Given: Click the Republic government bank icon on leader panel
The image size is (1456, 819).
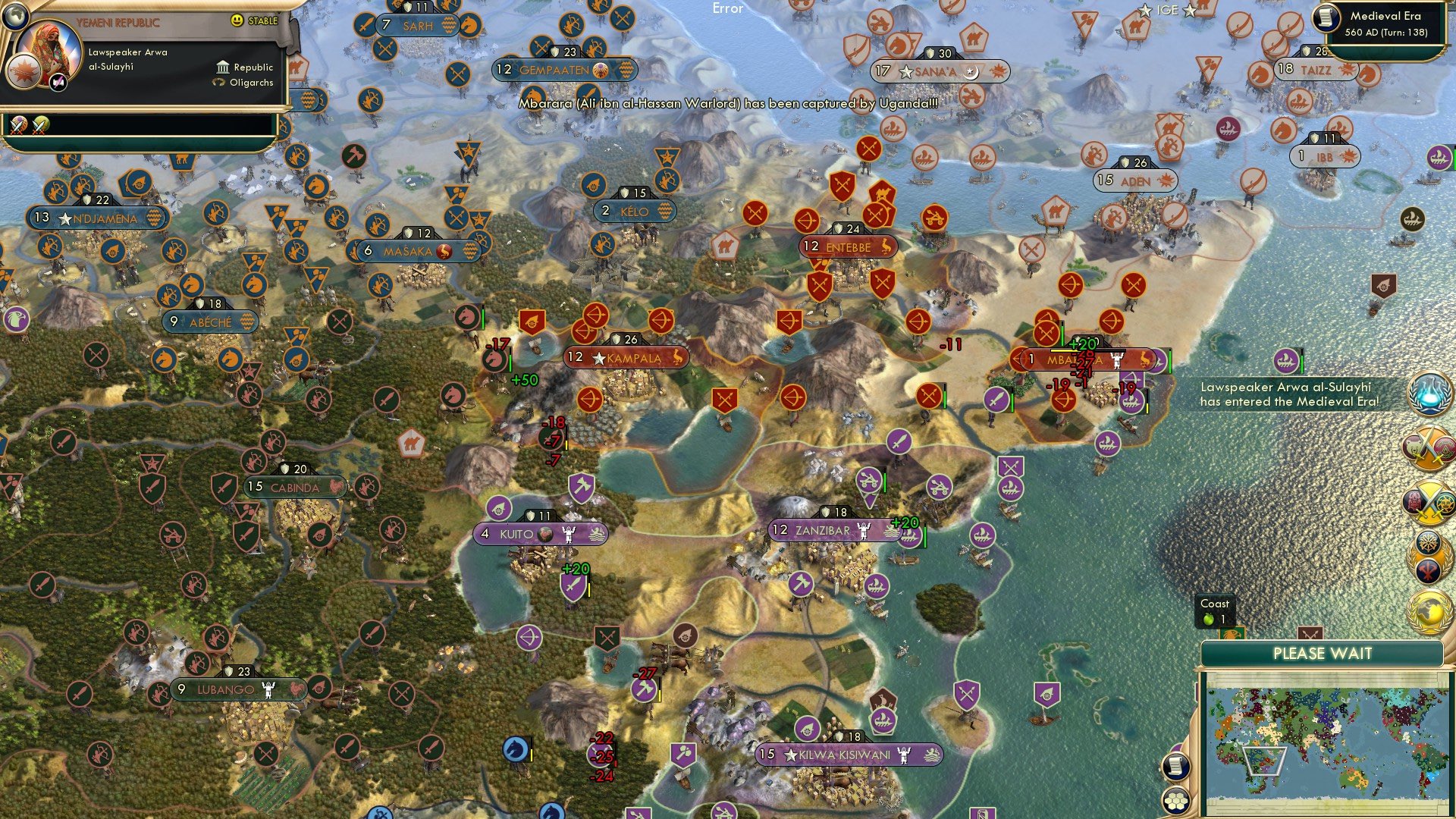Looking at the screenshot, I should click(x=222, y=67).
